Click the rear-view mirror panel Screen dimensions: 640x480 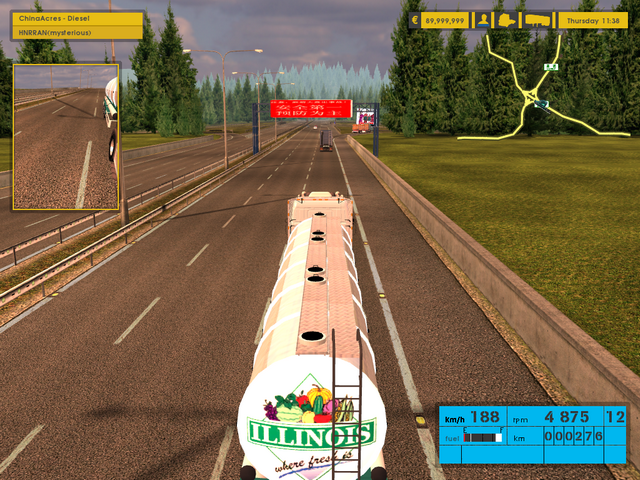[x=66, y=137]
